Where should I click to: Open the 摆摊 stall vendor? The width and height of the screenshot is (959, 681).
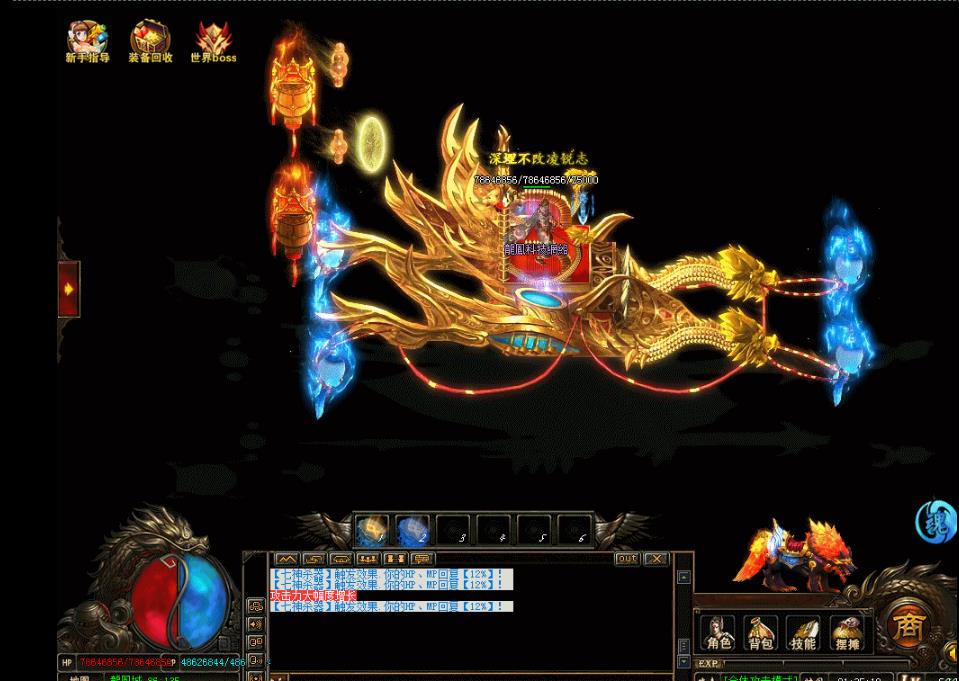[x=846, y=631]
